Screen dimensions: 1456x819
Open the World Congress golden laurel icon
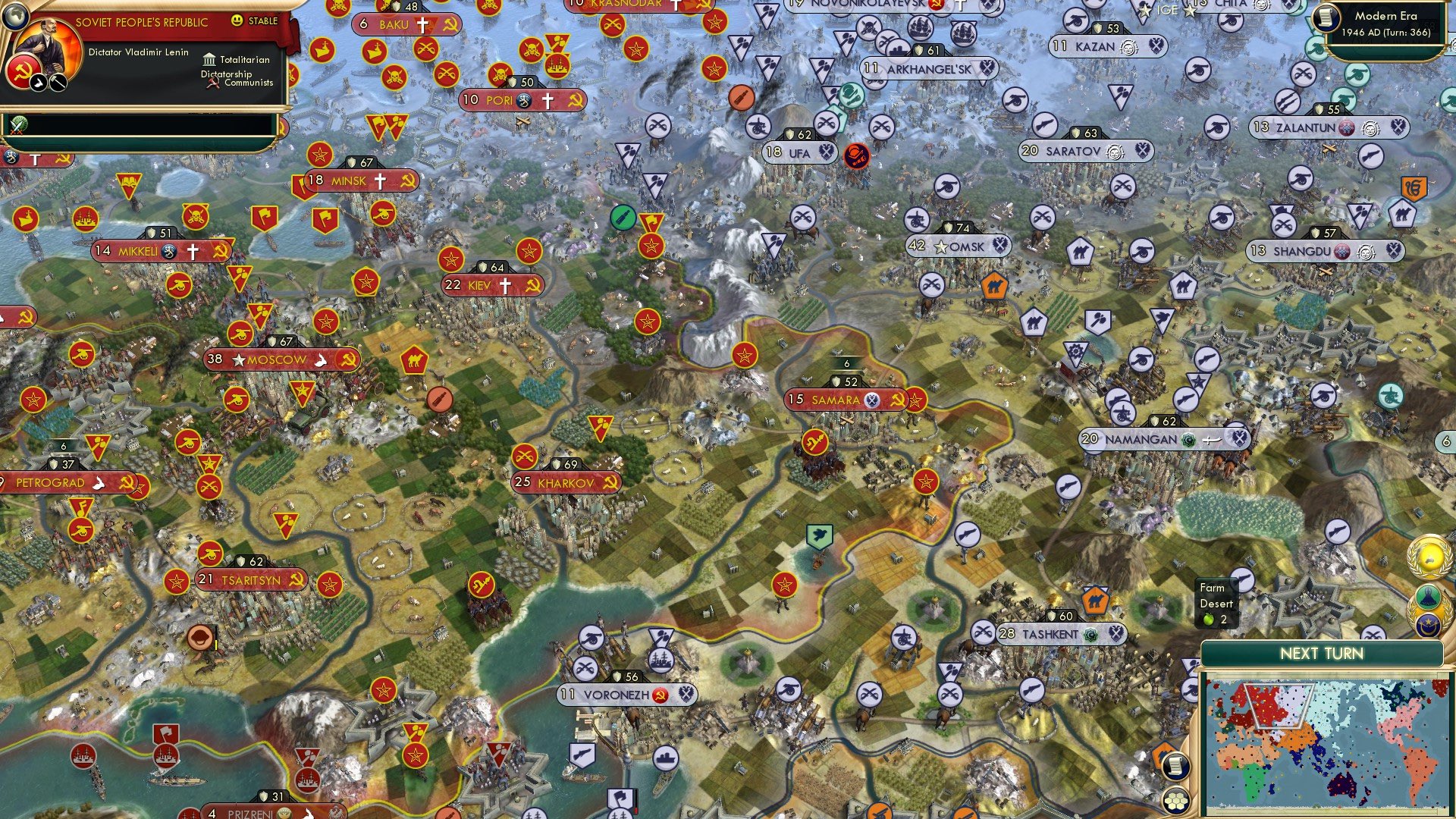1425,556
